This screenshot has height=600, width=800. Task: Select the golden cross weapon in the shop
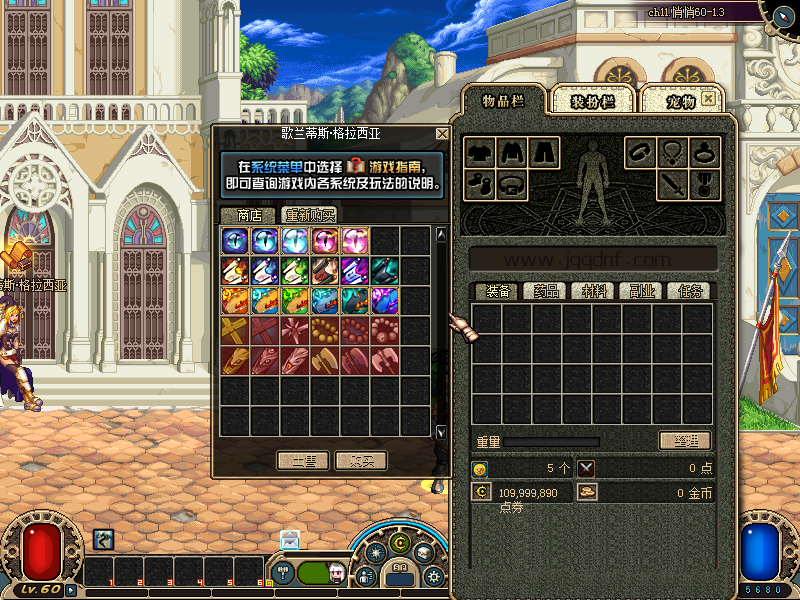tap(235, 331)
